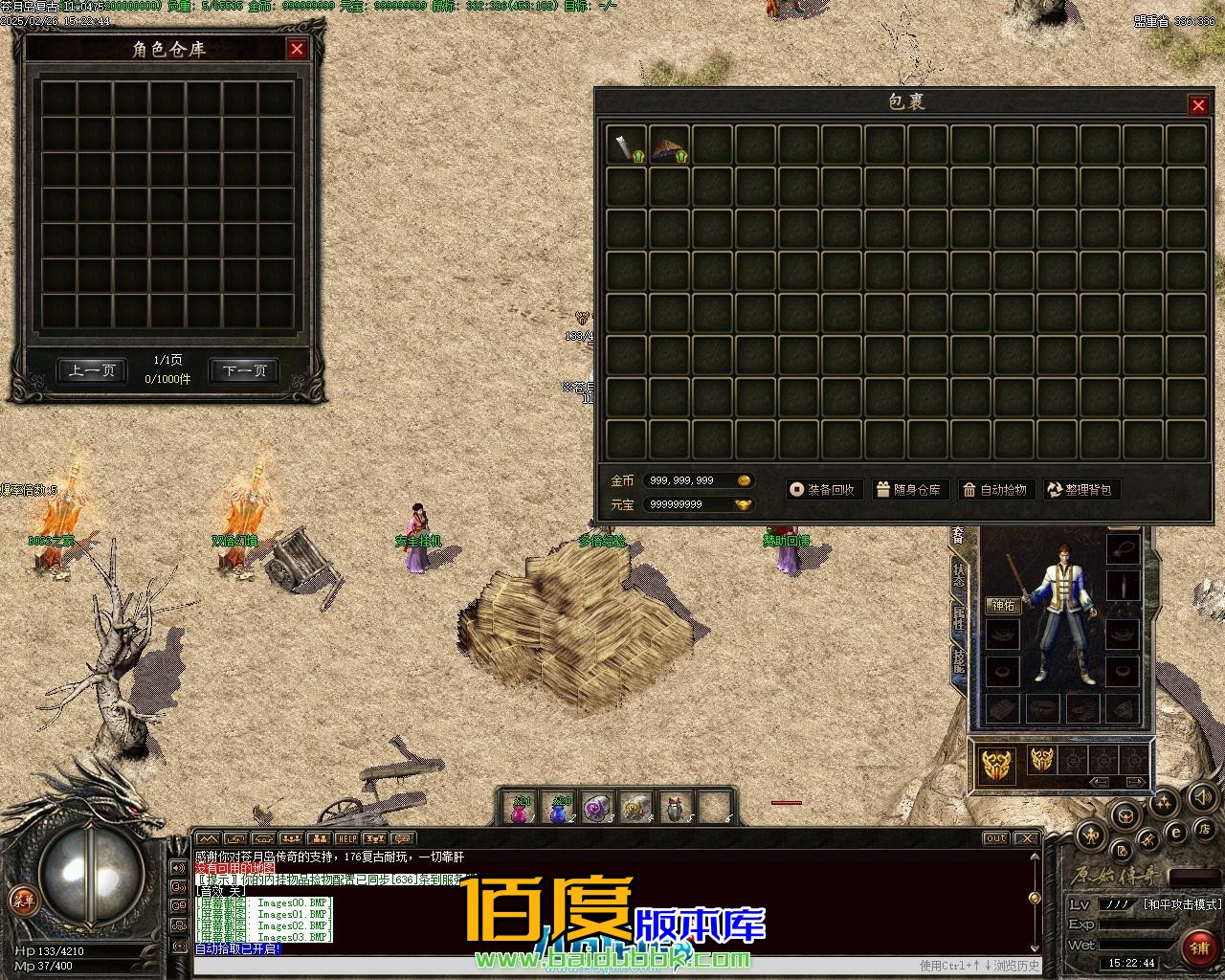Open 装备回收 equipment recycle
1225x980 pixels.
point(822,490)
